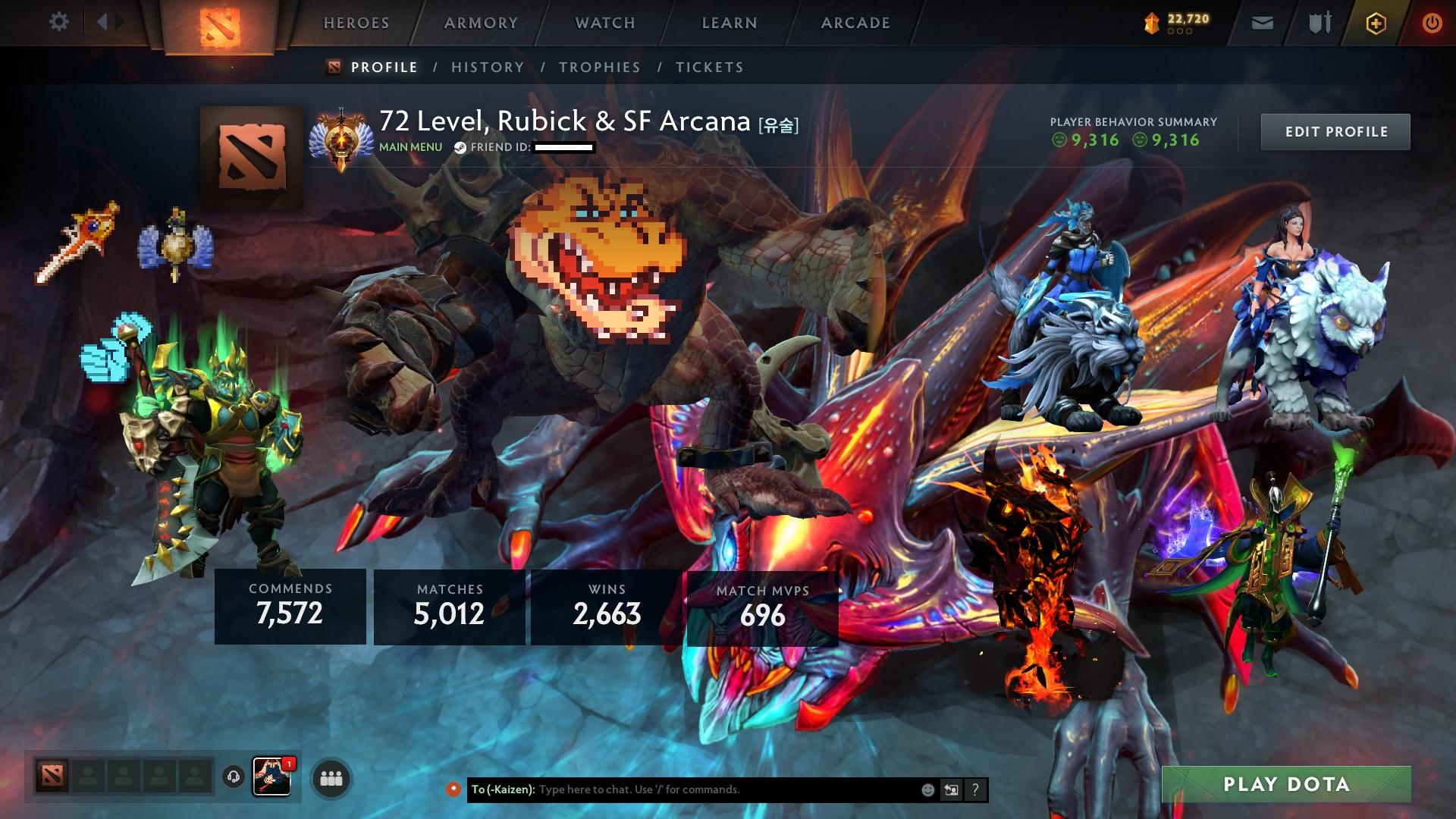Click the battle level progress dots under 22,720
This screenshot has width=1456, height=819.
point(1180,33)
